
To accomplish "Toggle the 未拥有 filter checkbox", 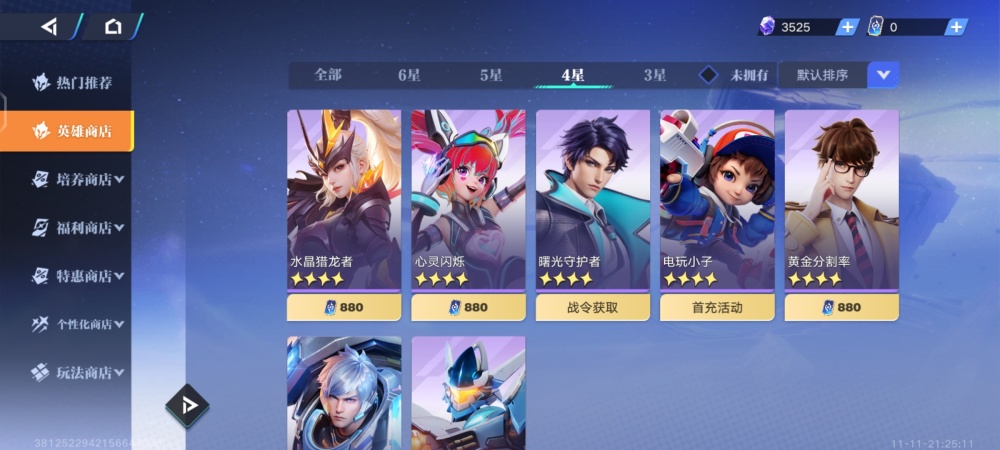I will [709, 75].
